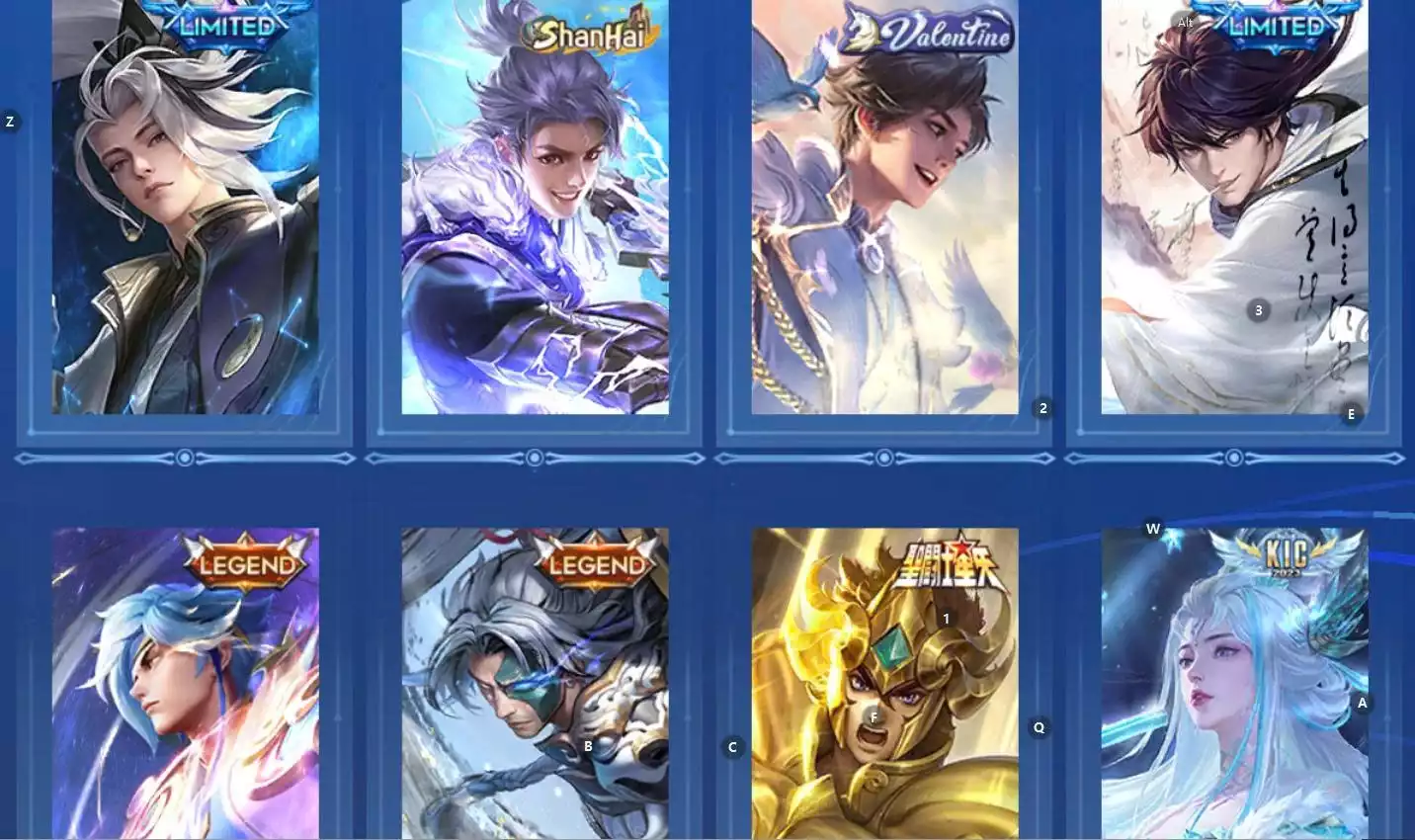Click the Alt indicator on the LIMITED skin
Viewport: 1415px width, 840px height.
[1184, 21]
